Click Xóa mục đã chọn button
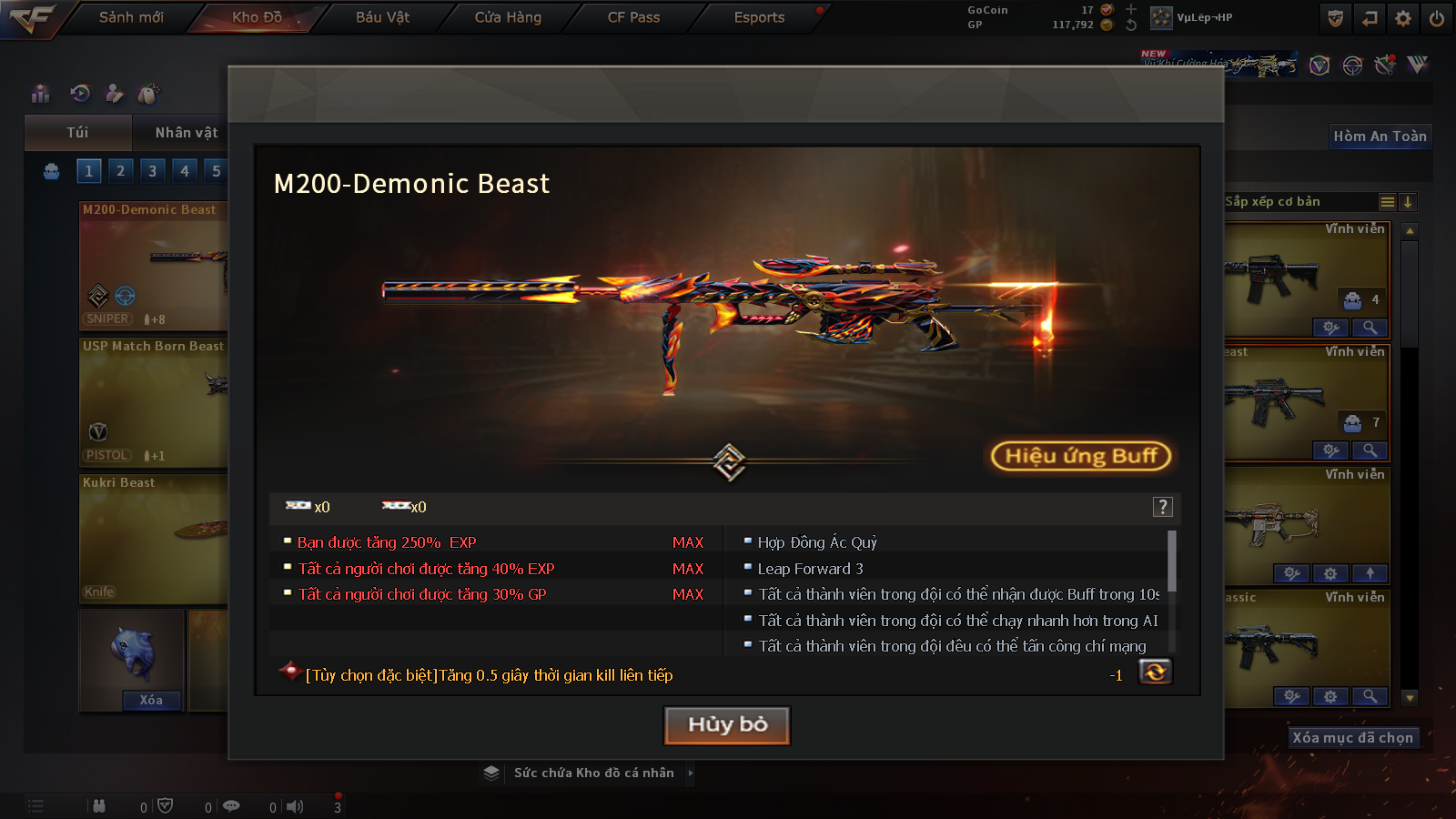Image resolution: width=1456 pixels, height=819 pixels. pos(1352,737)
